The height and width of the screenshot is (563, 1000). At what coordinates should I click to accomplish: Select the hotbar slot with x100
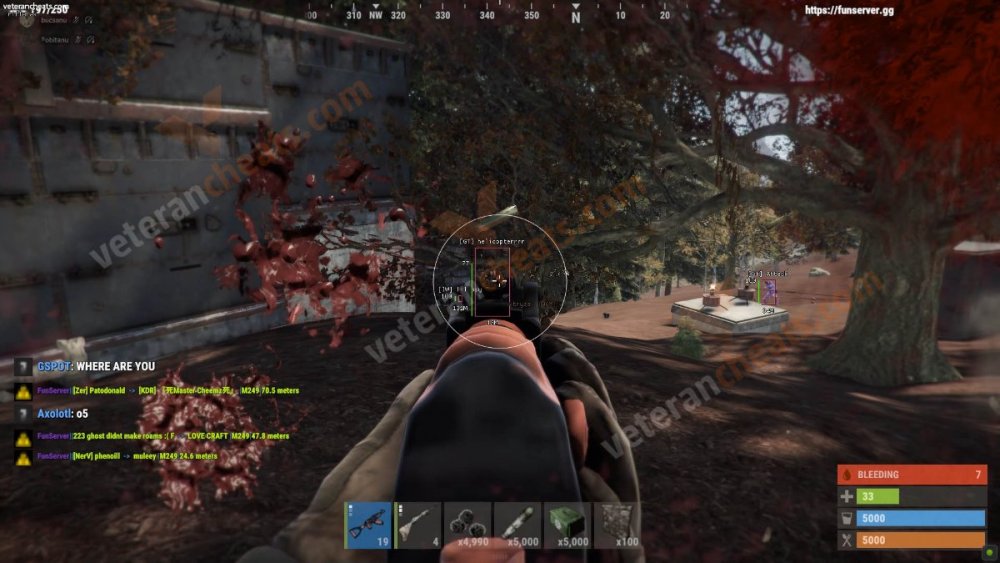point(618,525)
